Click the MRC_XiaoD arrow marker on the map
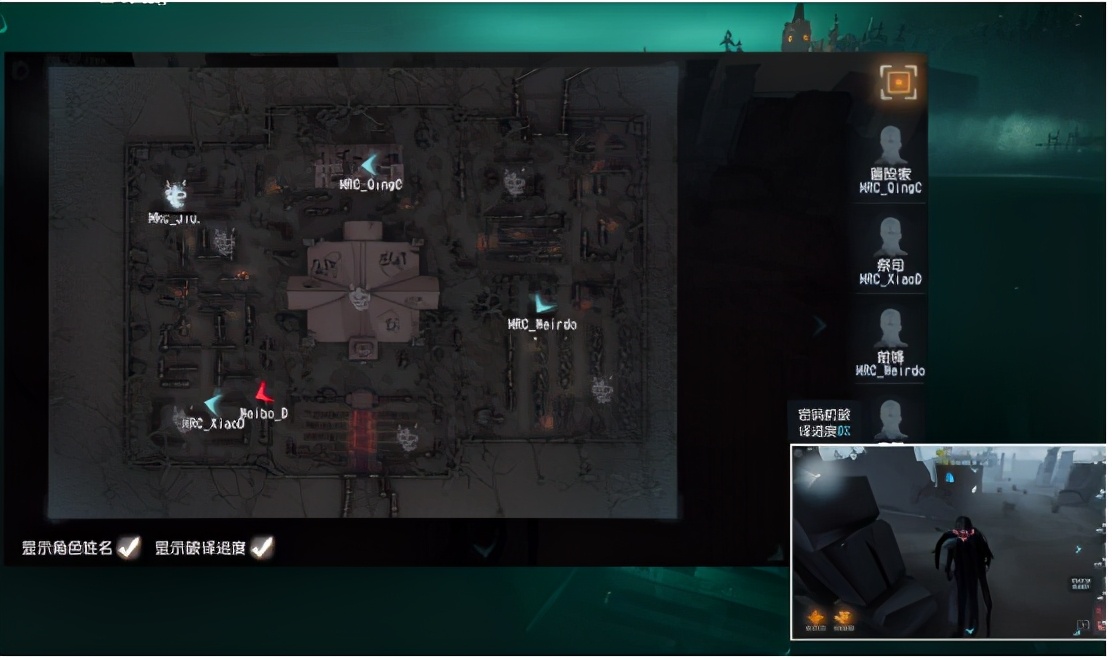The width and height of the screenshot is (1112, 660). 213,404
